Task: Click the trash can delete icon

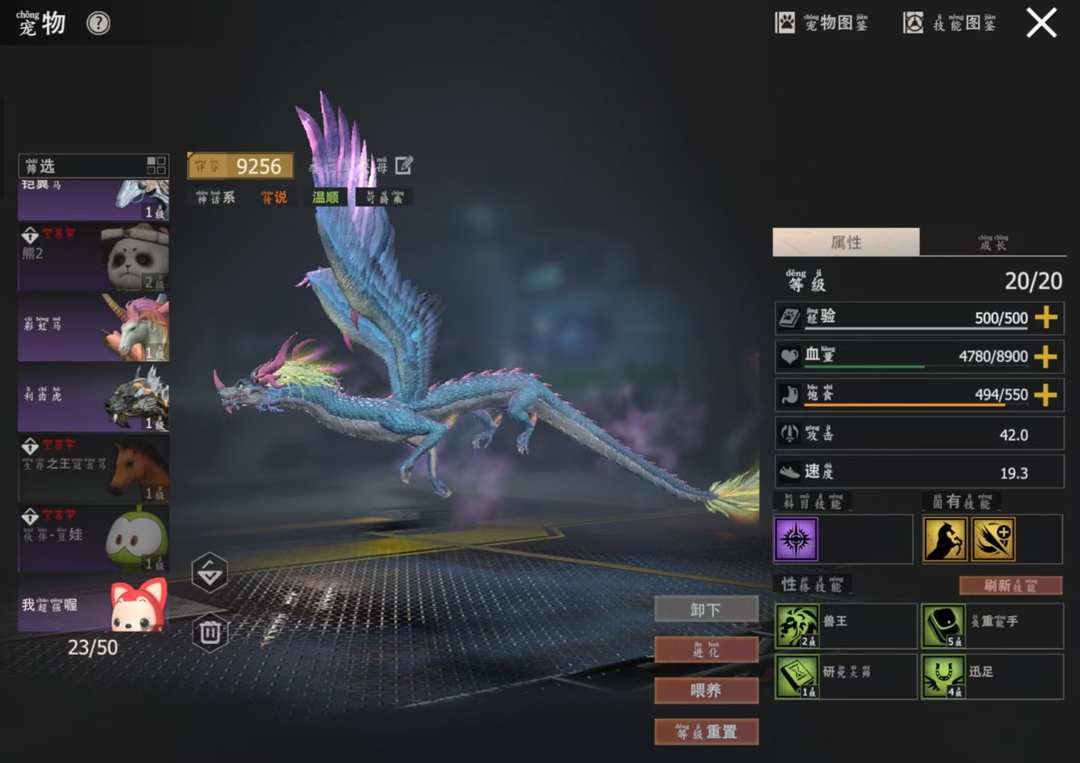Action: [x=209, y=632]
